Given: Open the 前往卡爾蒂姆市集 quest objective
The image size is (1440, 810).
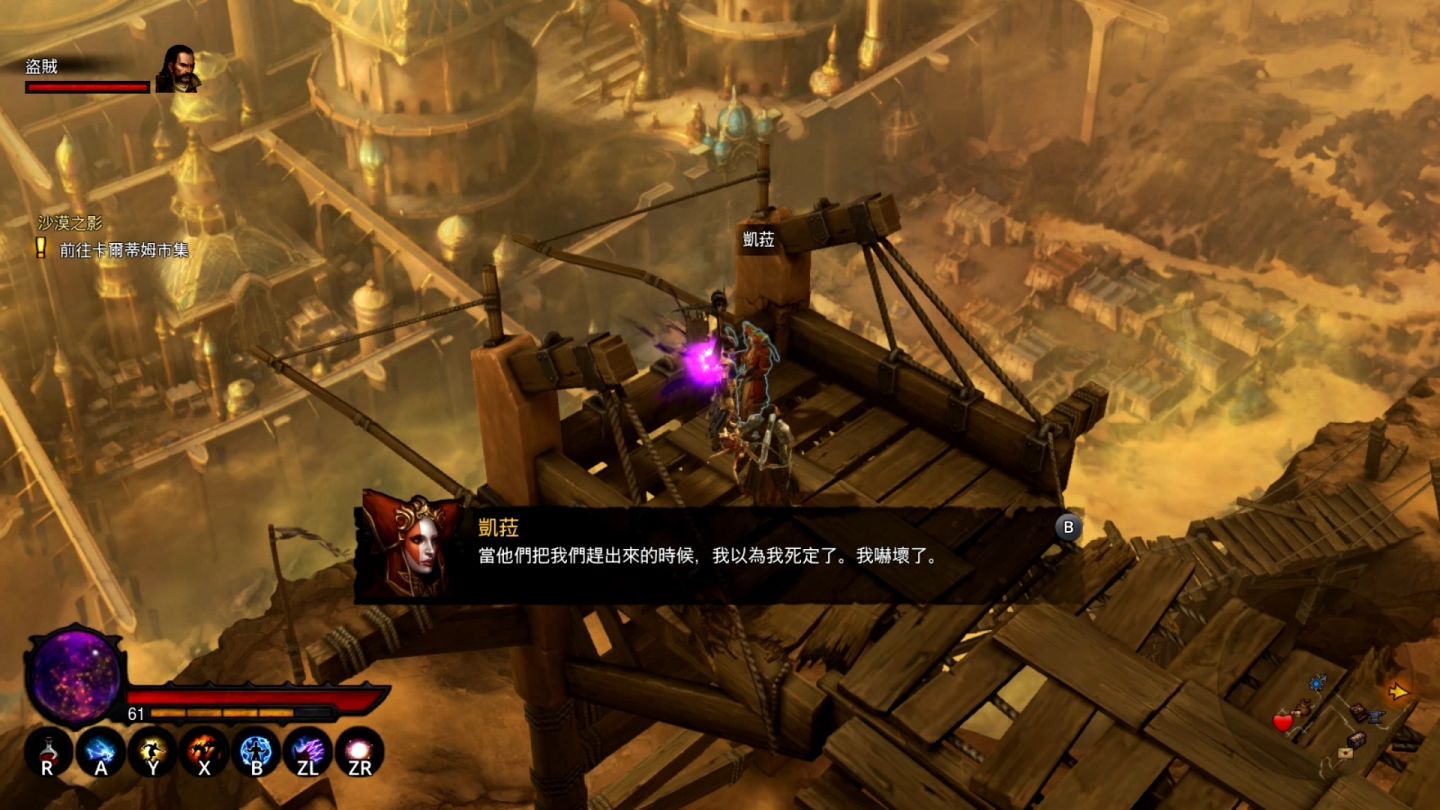Looking at the screenshot, I should tap(124, 250).
